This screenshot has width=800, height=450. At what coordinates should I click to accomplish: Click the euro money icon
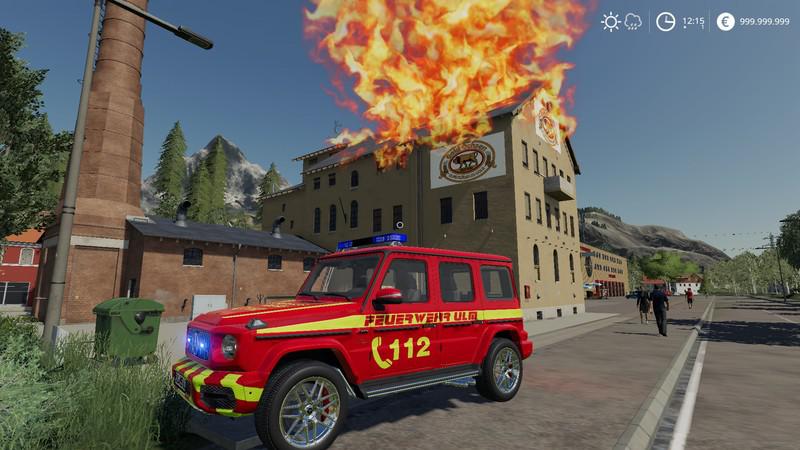[725, 21]
